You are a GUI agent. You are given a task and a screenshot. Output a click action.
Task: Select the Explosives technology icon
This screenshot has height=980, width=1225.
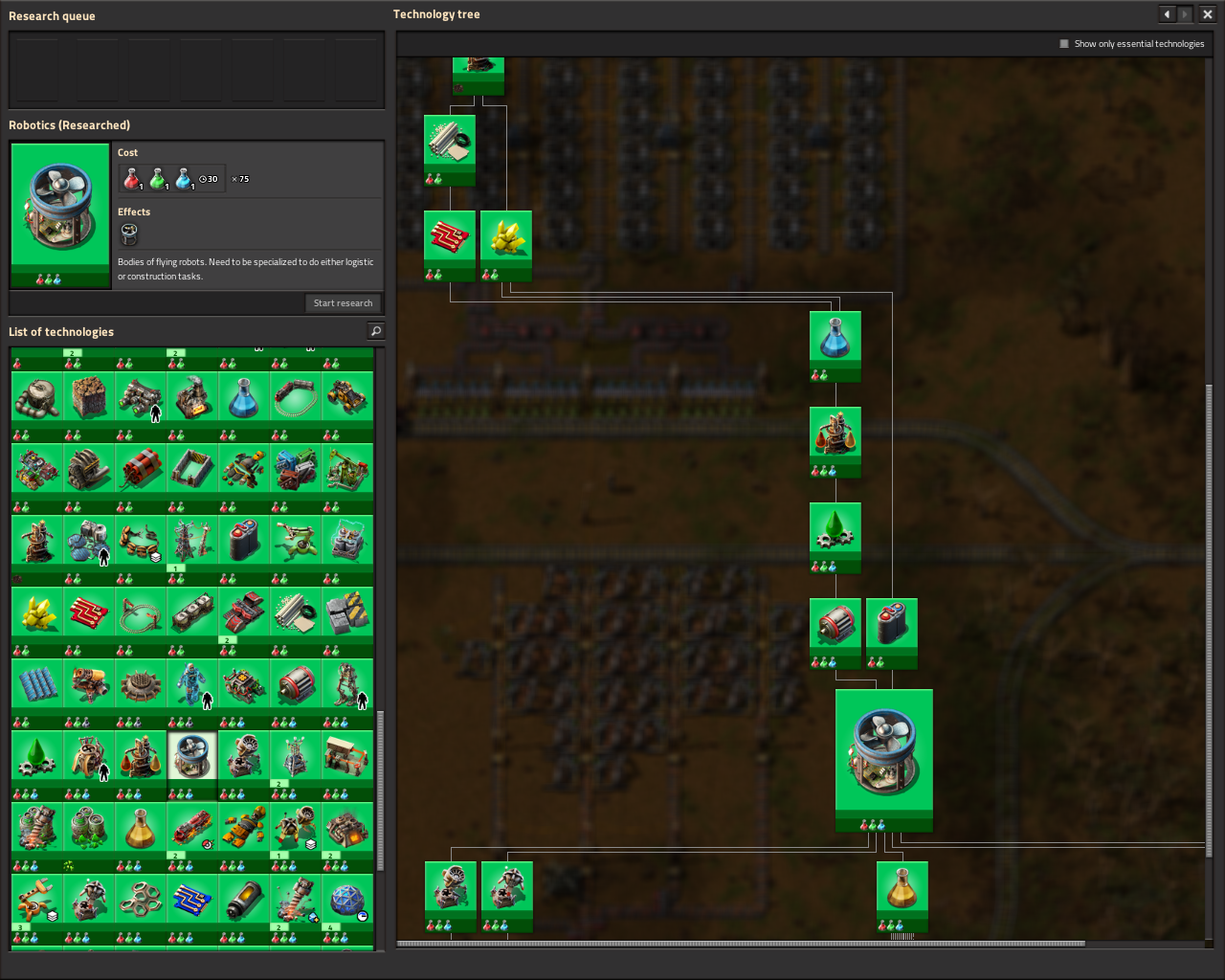coord(141,467)
